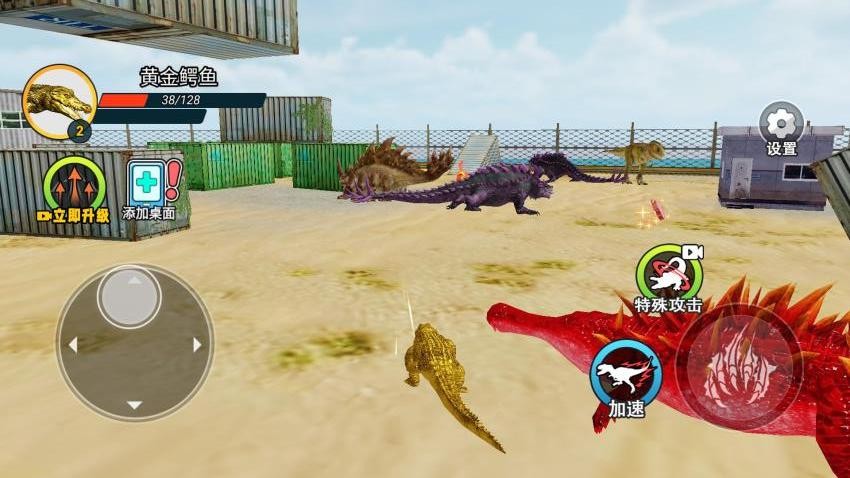Tap the joystick's right arrow
This screenshot has width=850, height=478.
pyautogui.click(x=197, y=344)
